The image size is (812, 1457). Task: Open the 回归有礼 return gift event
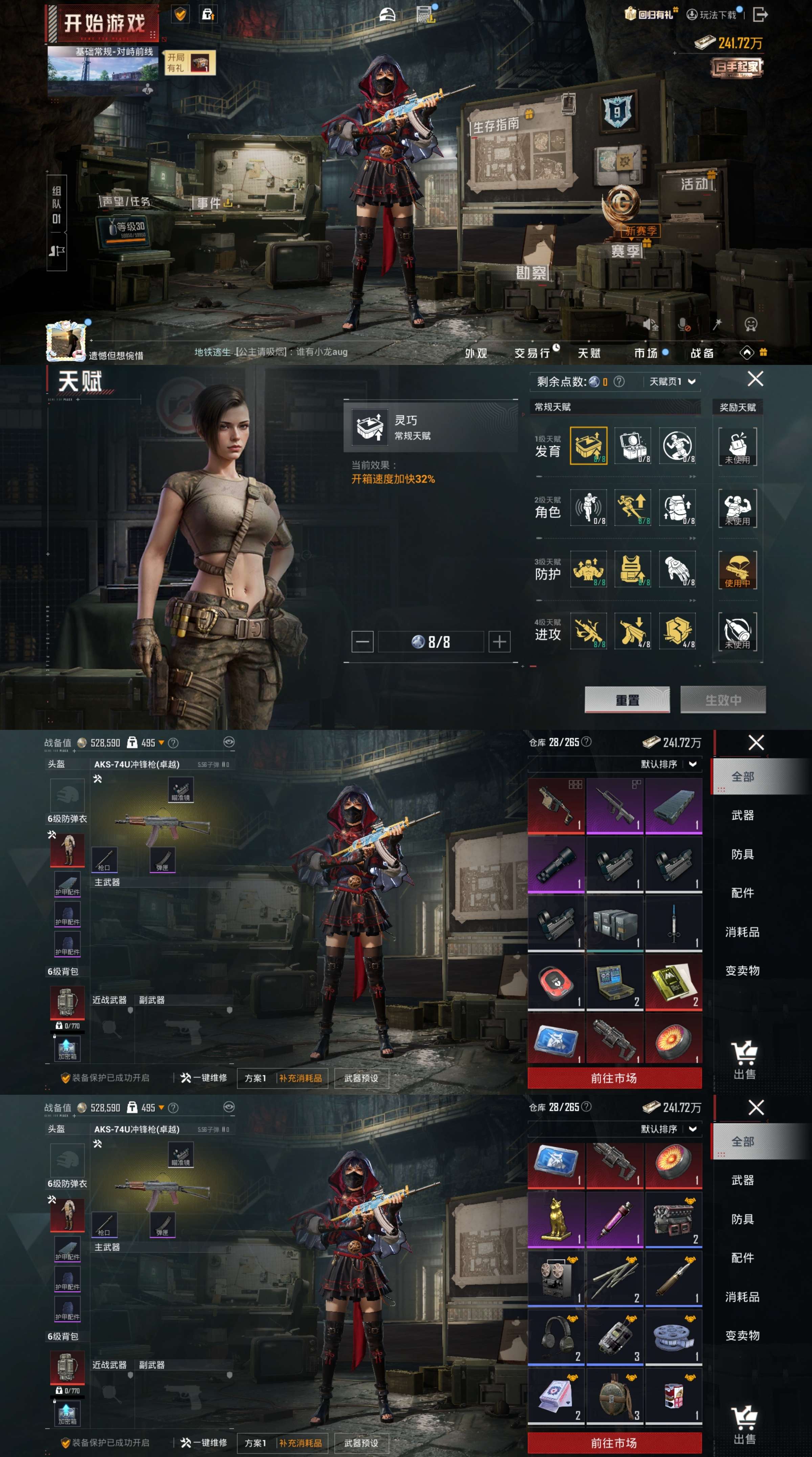(x=650, y=14)
